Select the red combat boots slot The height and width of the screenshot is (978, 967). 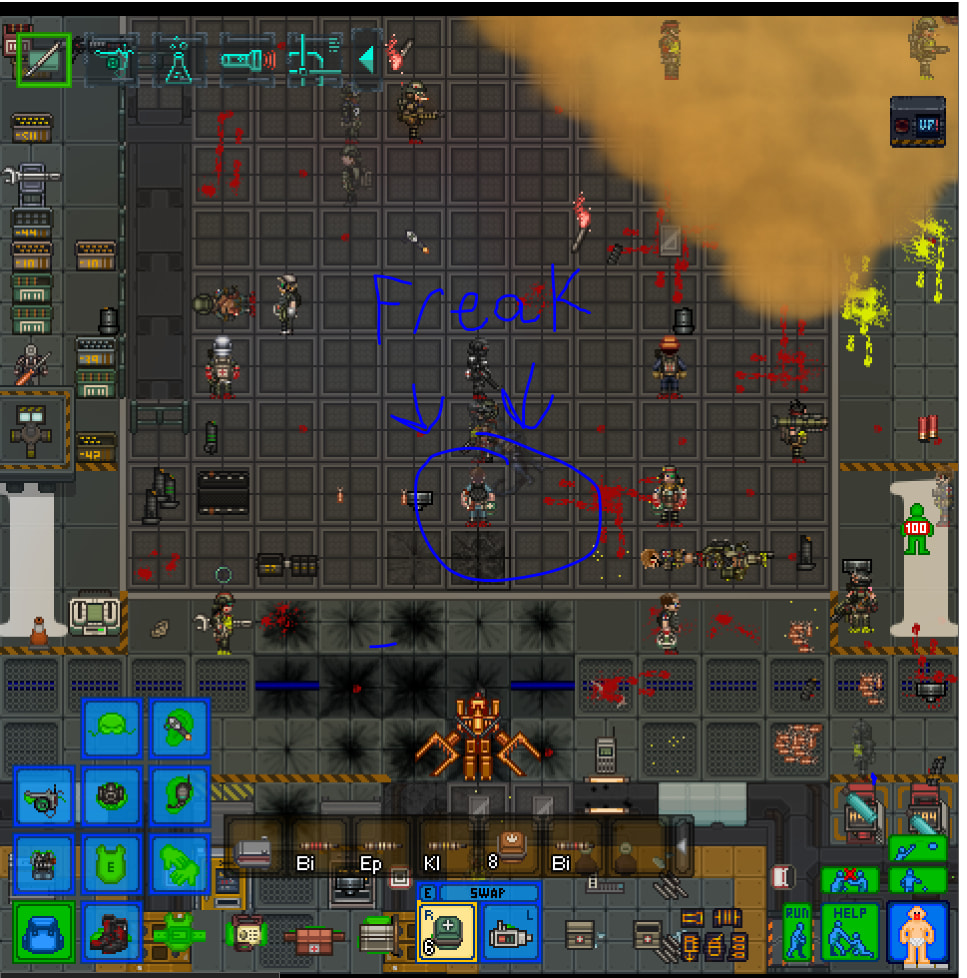[x=111, y=933]
